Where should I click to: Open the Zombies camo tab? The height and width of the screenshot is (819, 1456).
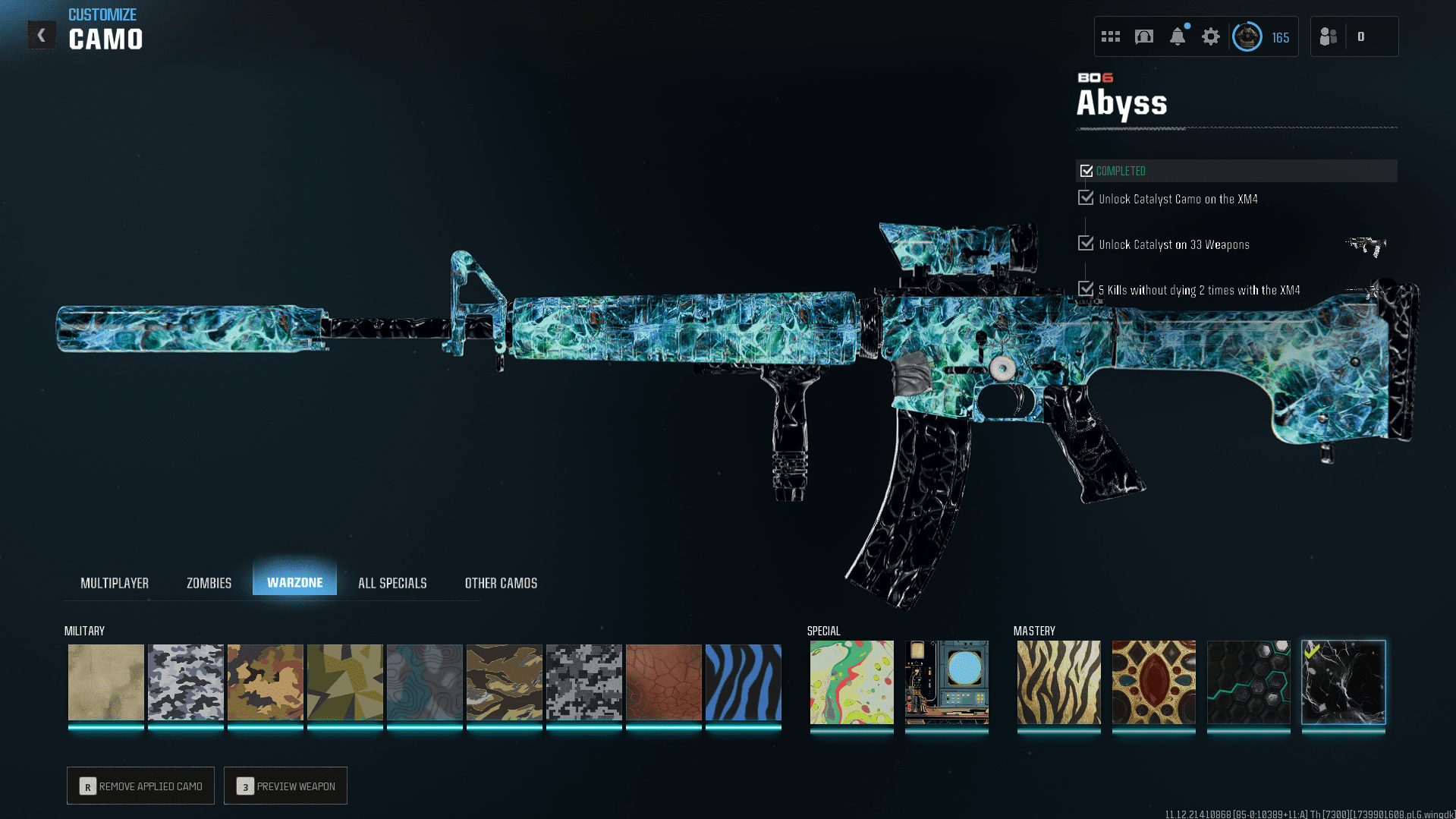coord(209,583)
